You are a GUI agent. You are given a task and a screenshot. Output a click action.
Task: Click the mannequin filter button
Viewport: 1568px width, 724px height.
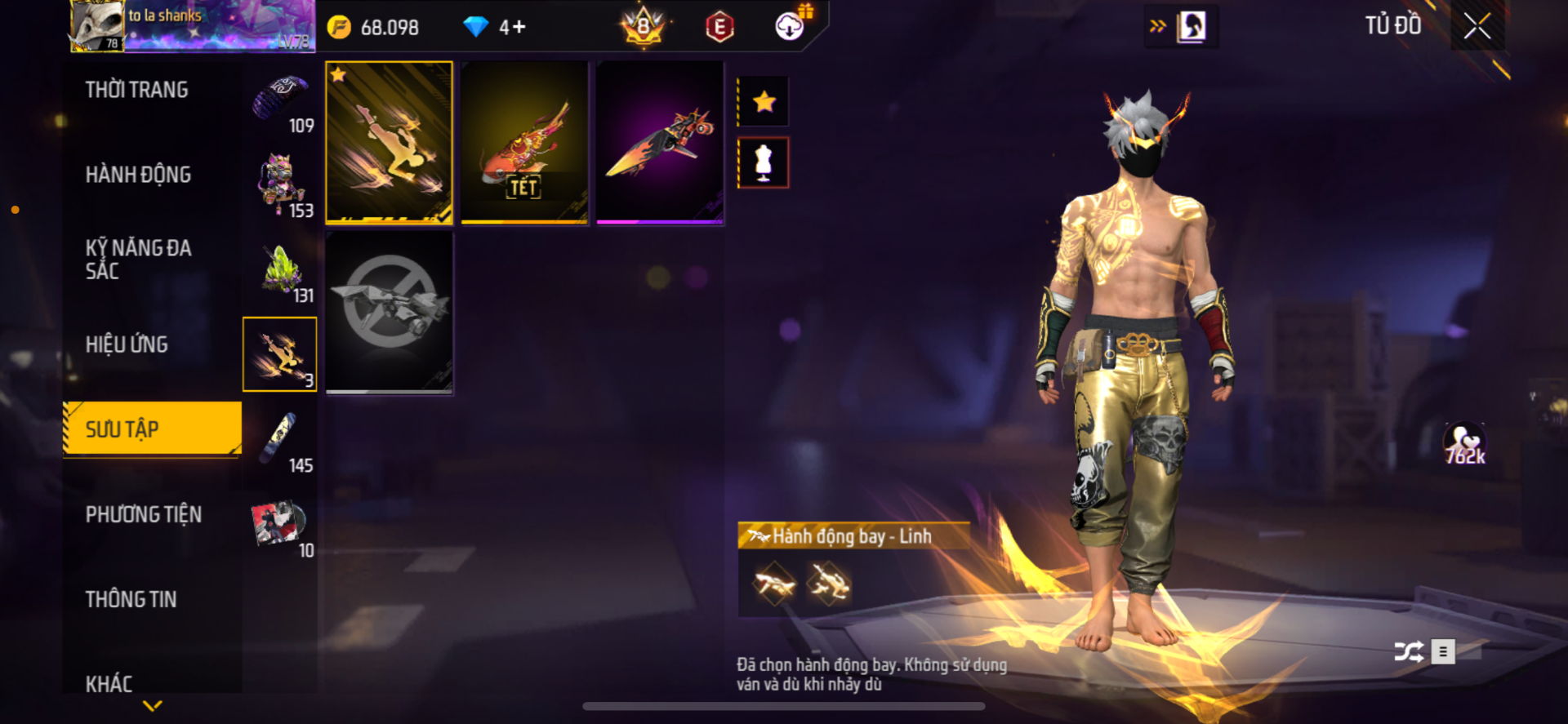764,162
